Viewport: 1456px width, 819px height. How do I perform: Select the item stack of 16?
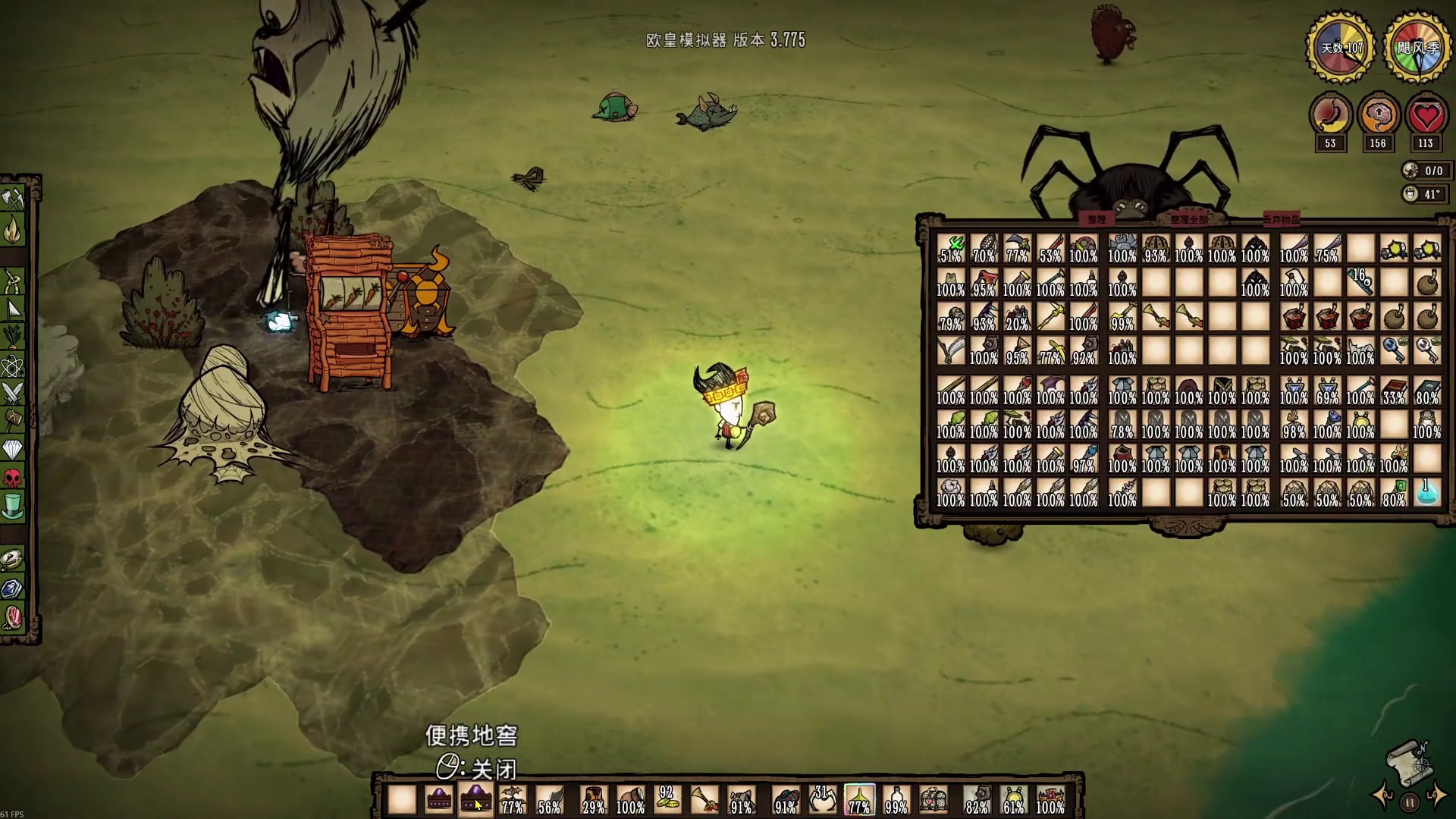click(1360, 282)
